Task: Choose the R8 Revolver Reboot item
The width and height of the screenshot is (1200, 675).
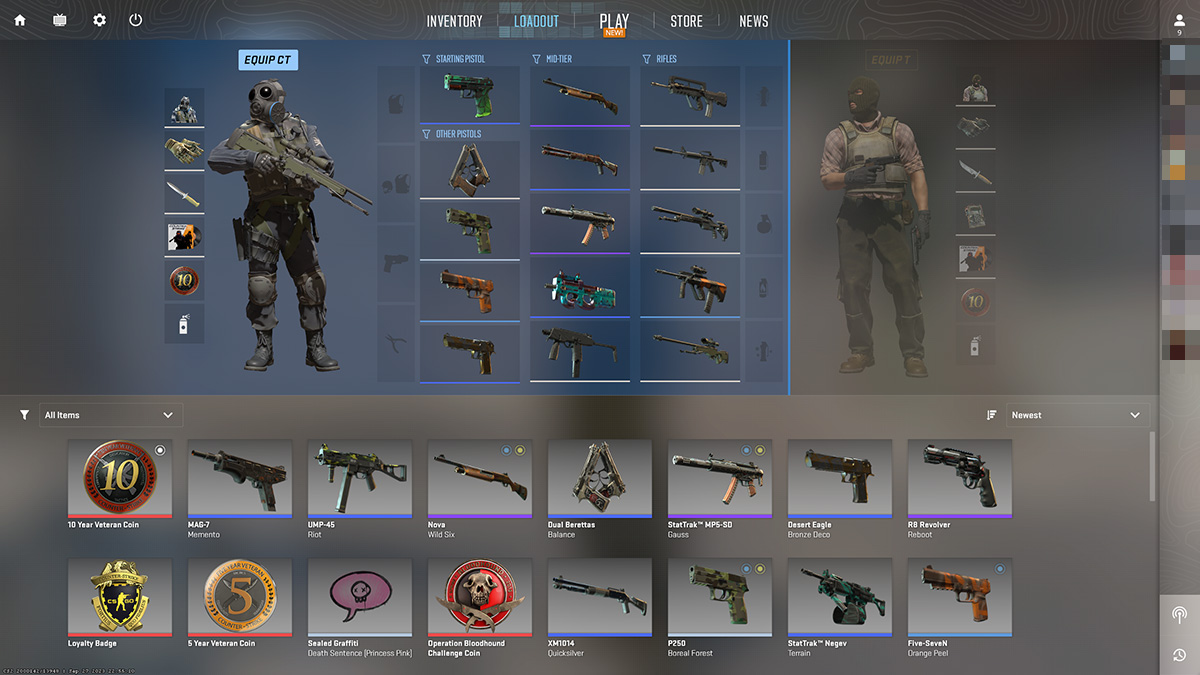Action: (960, 479)
